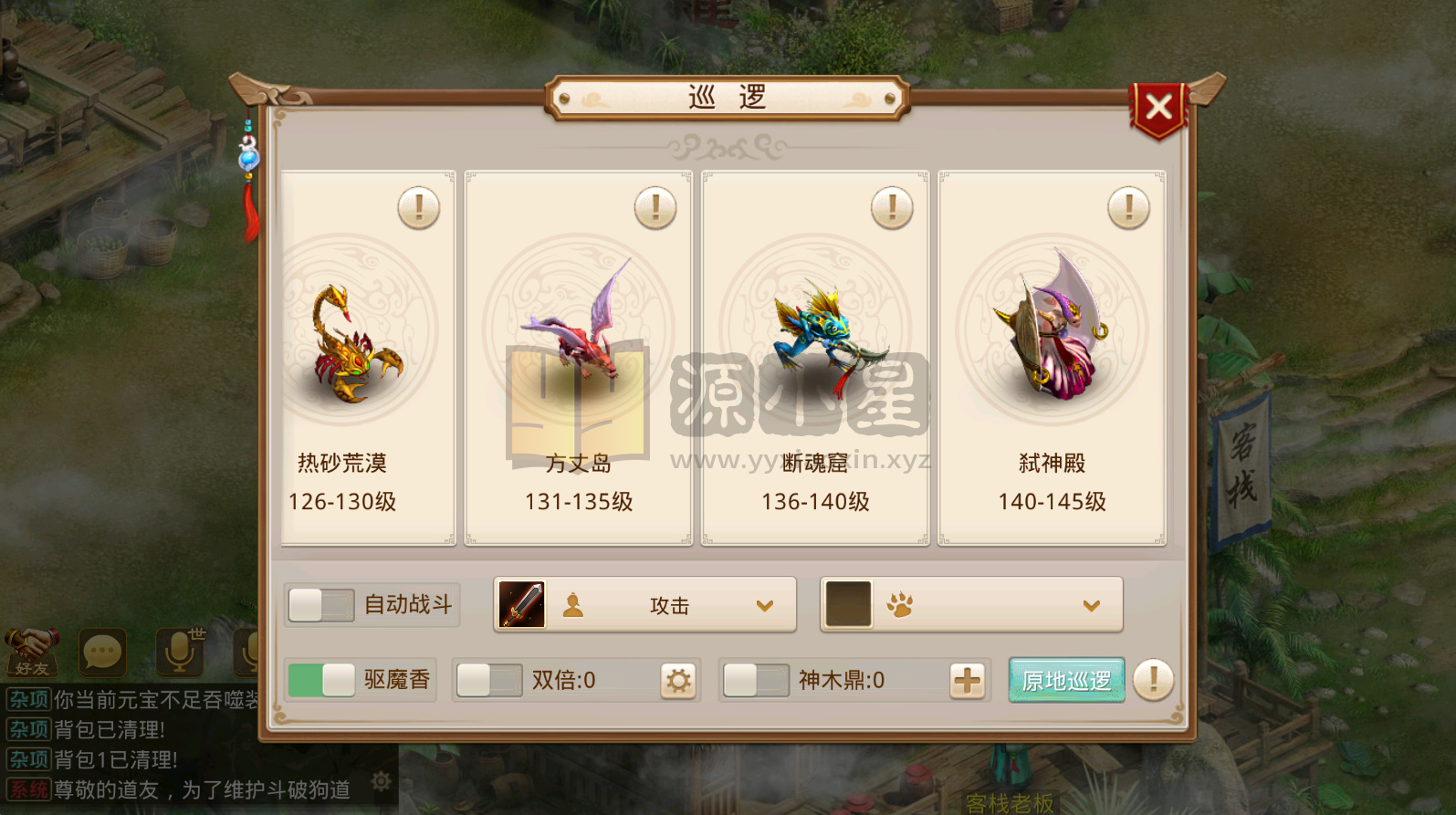
Task: Toggle the 双倍 double experience switch
Action: 489,680
